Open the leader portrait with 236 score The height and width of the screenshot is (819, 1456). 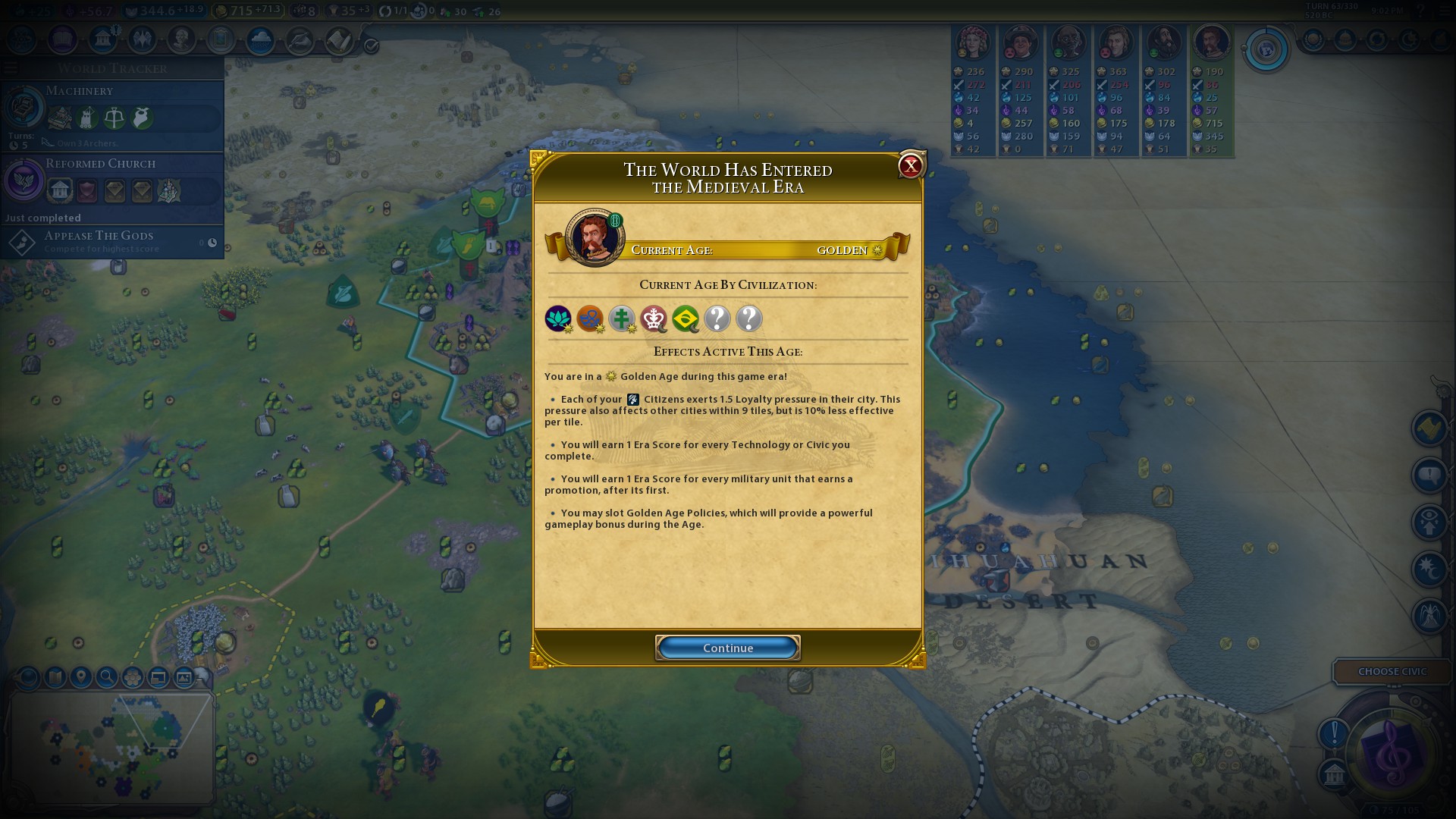[972, 42]
